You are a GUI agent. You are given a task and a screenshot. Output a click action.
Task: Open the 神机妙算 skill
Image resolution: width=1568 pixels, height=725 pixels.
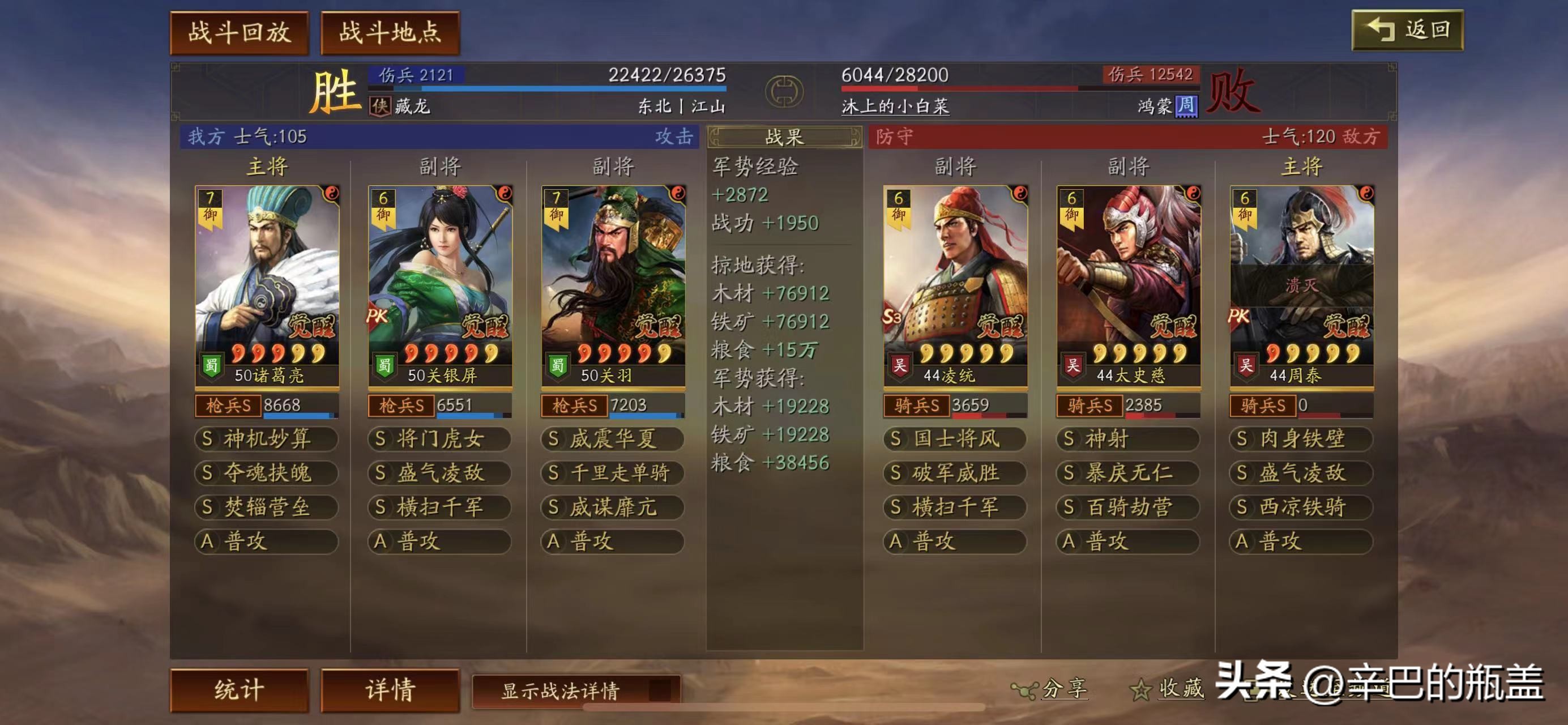(x=267, y=439)
